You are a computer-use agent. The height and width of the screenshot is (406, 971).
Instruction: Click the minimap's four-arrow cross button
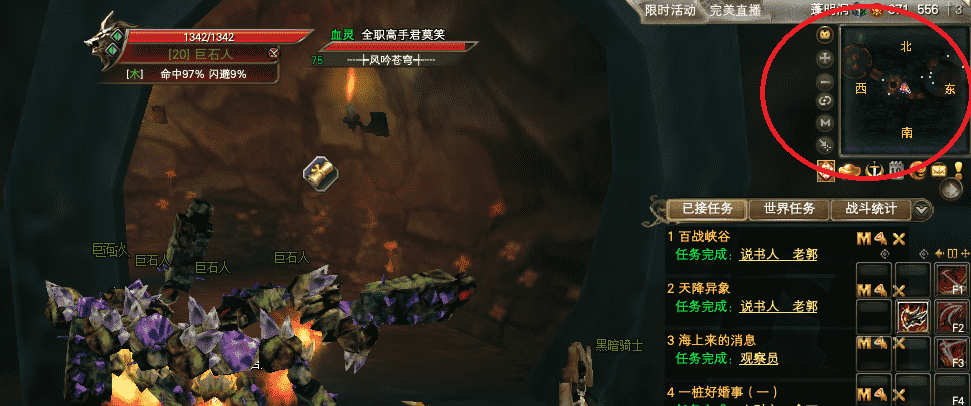pyautogui.click(x=825, y=58)
